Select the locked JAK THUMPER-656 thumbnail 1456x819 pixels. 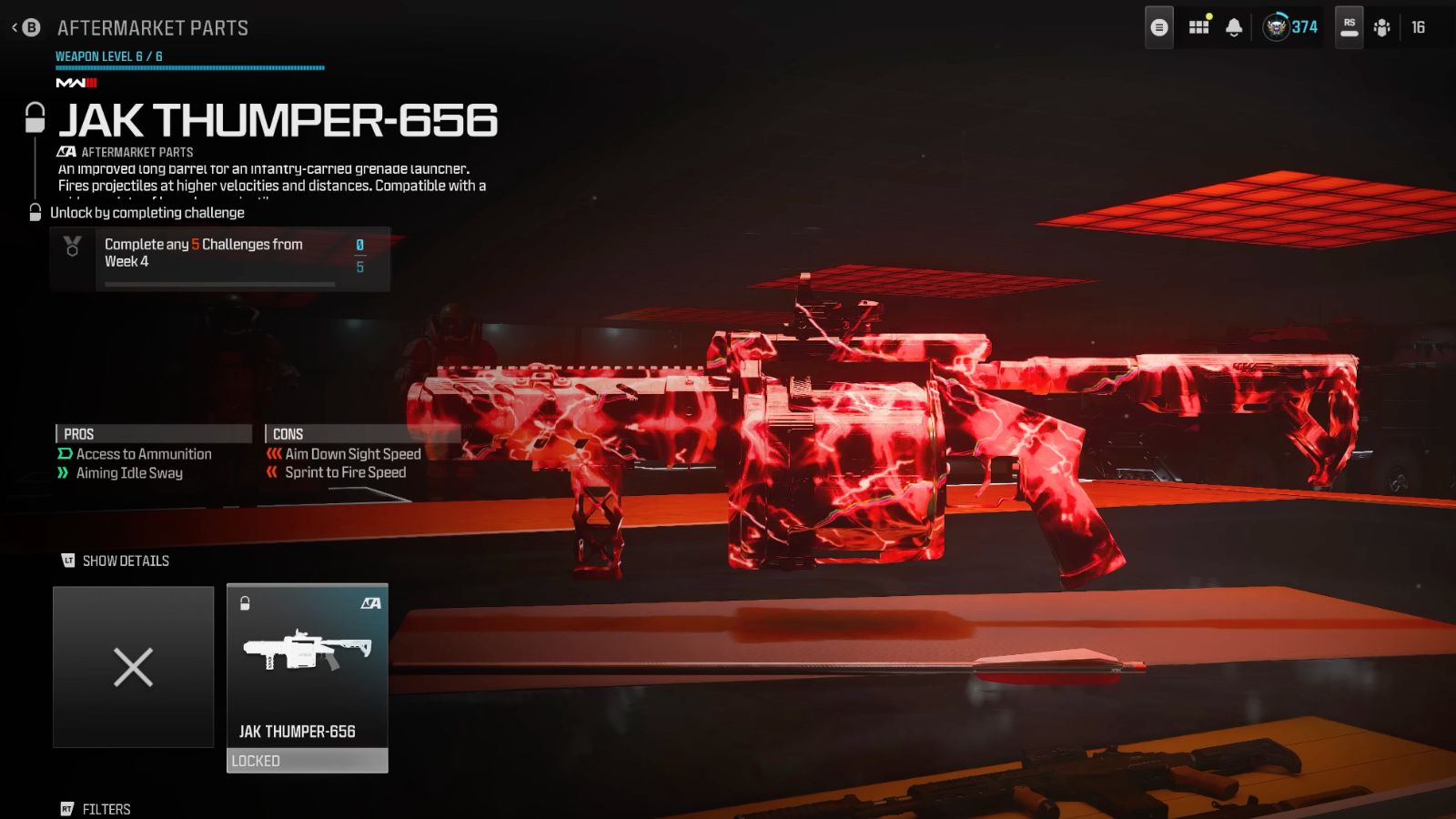[307, 673]
